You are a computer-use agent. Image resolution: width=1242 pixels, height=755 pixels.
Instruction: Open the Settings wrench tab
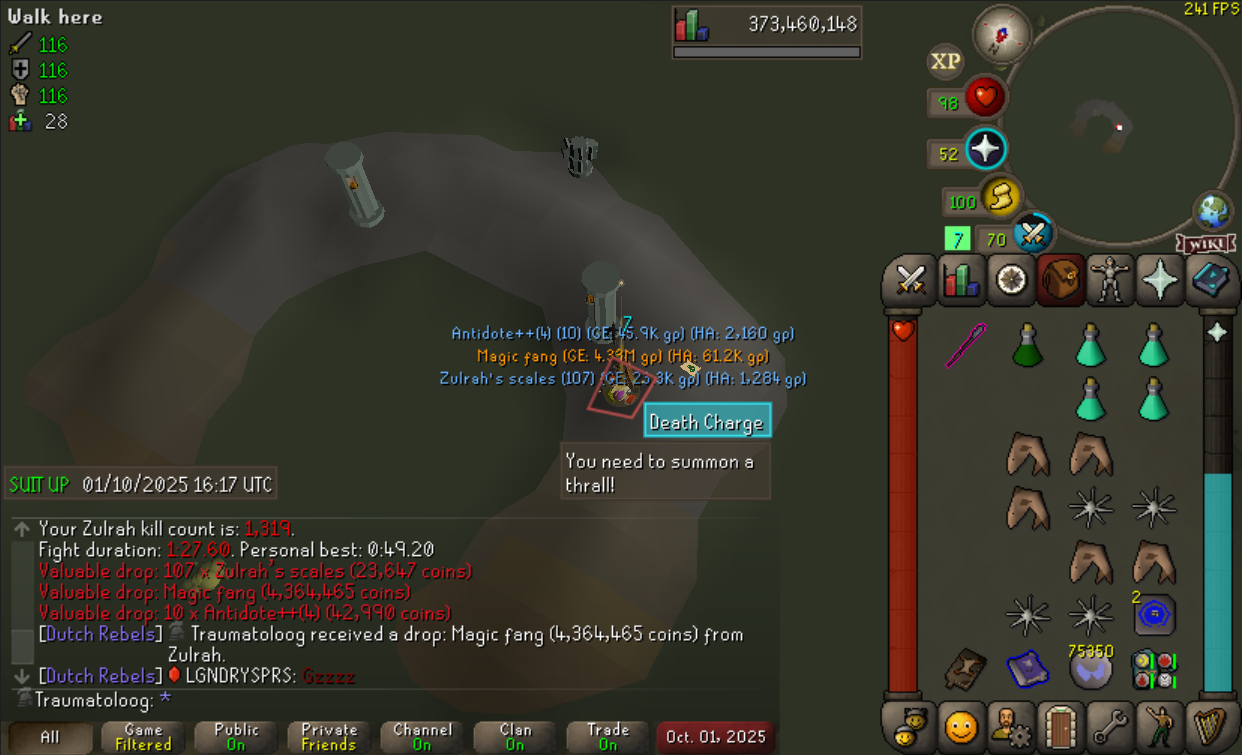tap(1110, 725)
